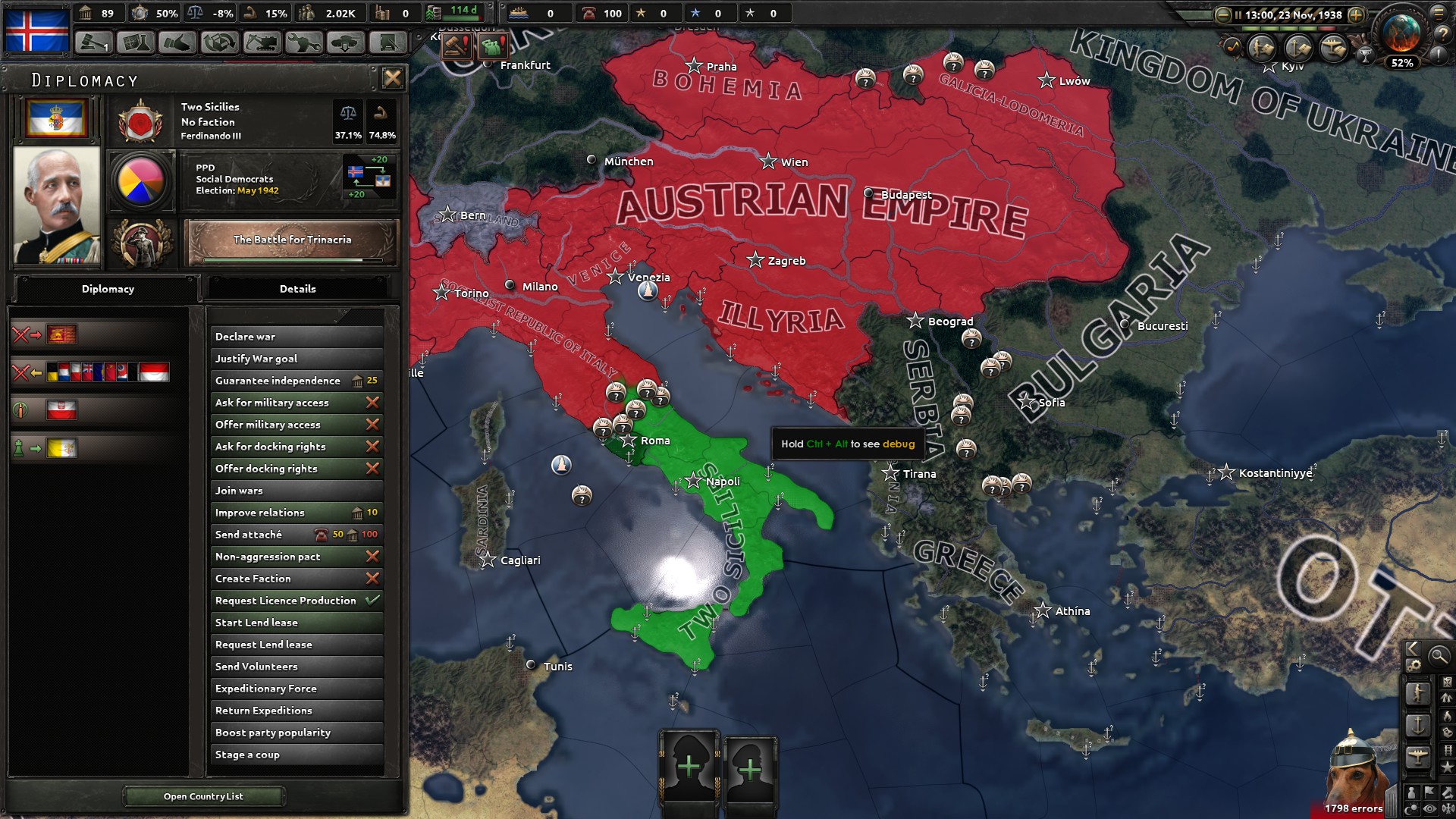Image resolution: width=1456 pixels, height=819 pixels.
Task: Select the air plan aircraft icon
Action: click(1418, 755)
